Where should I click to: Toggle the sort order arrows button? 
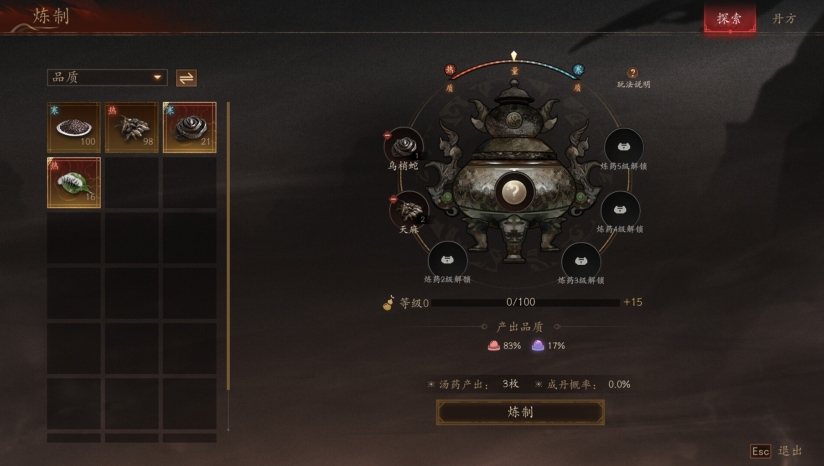pos(186,77)
